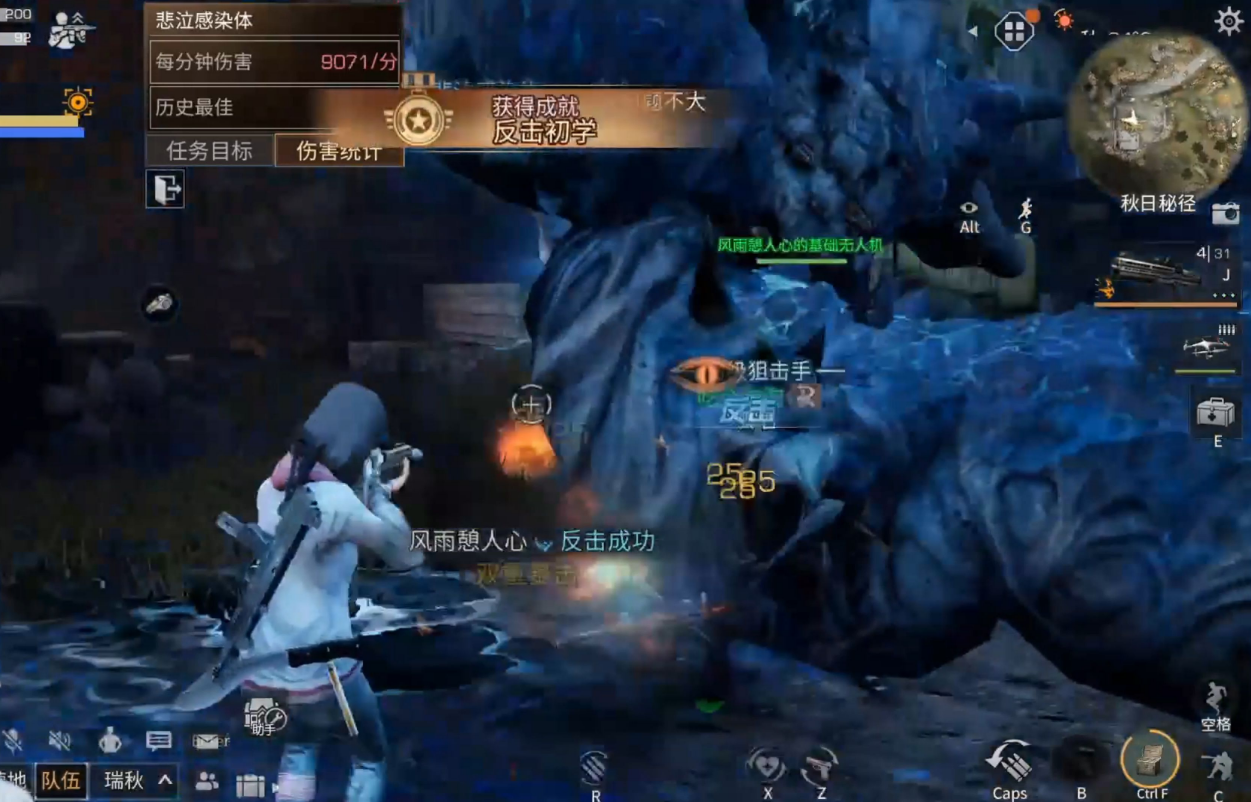Deploy the drone item

(1206, 347)
